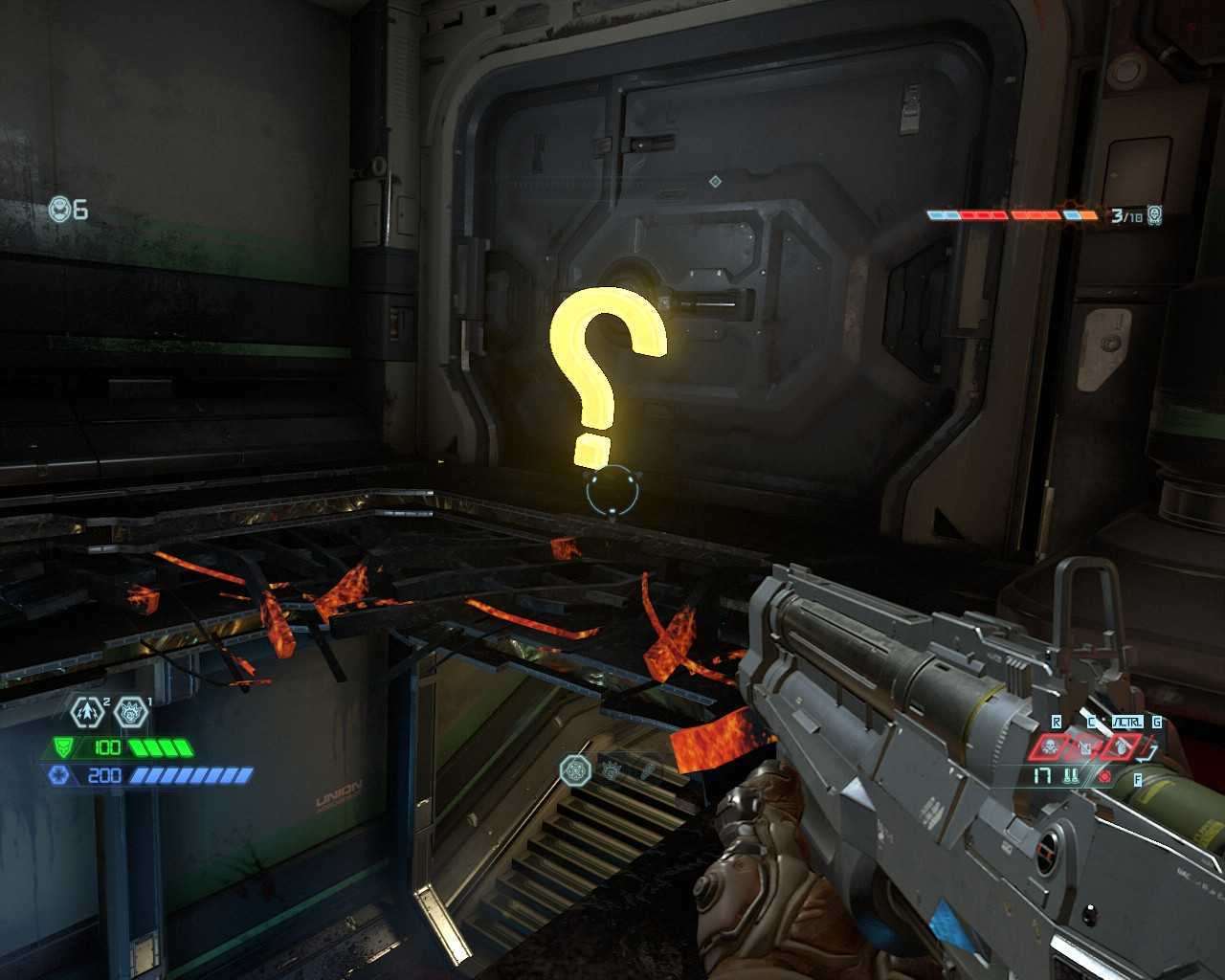Click the green health shield icon
Viewport: 1225px width, 980px height.
63,747
